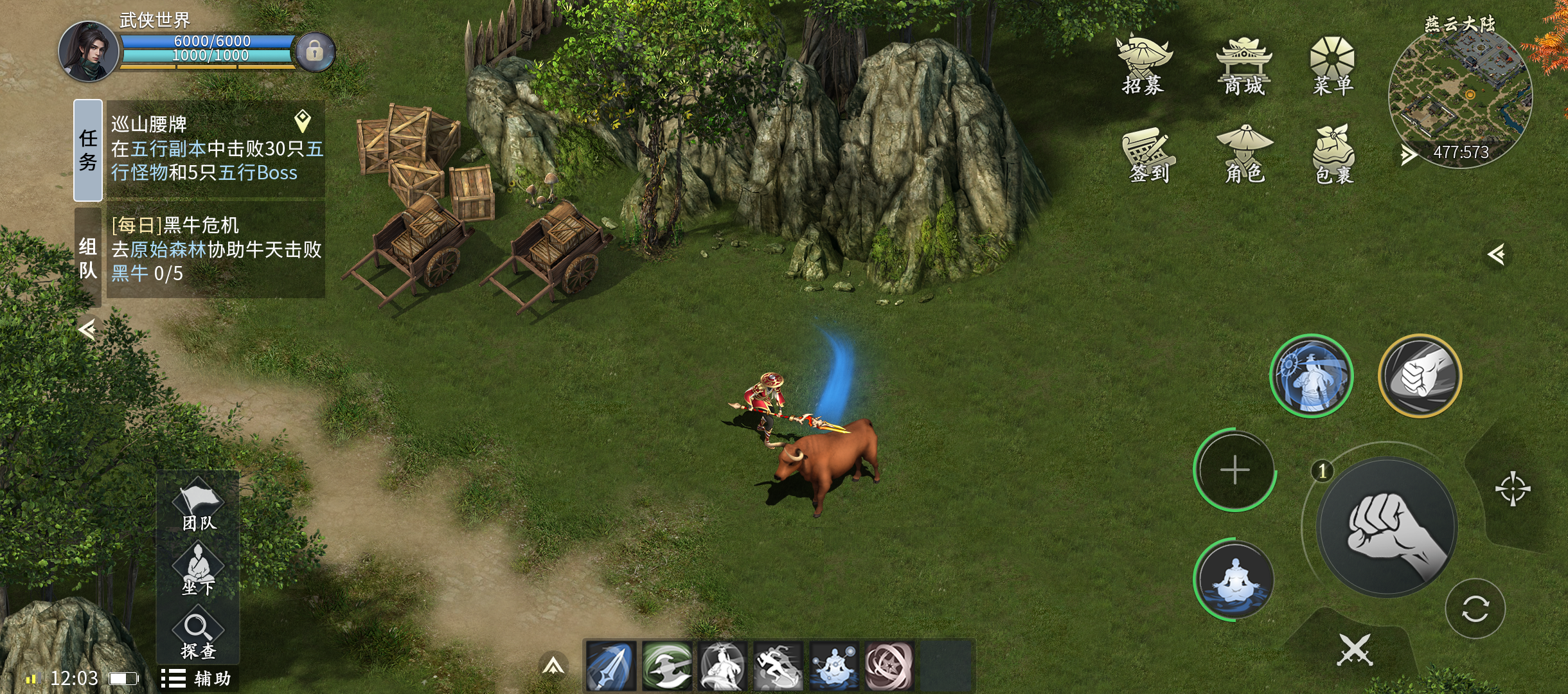Switch to the 组队 team tab
This screenshot has width=1568, height=694.
[x=88, y=257]
